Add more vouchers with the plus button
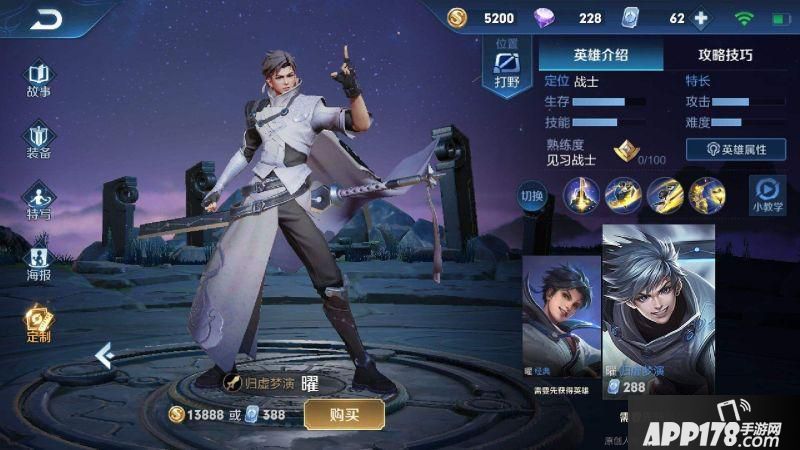 (701, 18)
